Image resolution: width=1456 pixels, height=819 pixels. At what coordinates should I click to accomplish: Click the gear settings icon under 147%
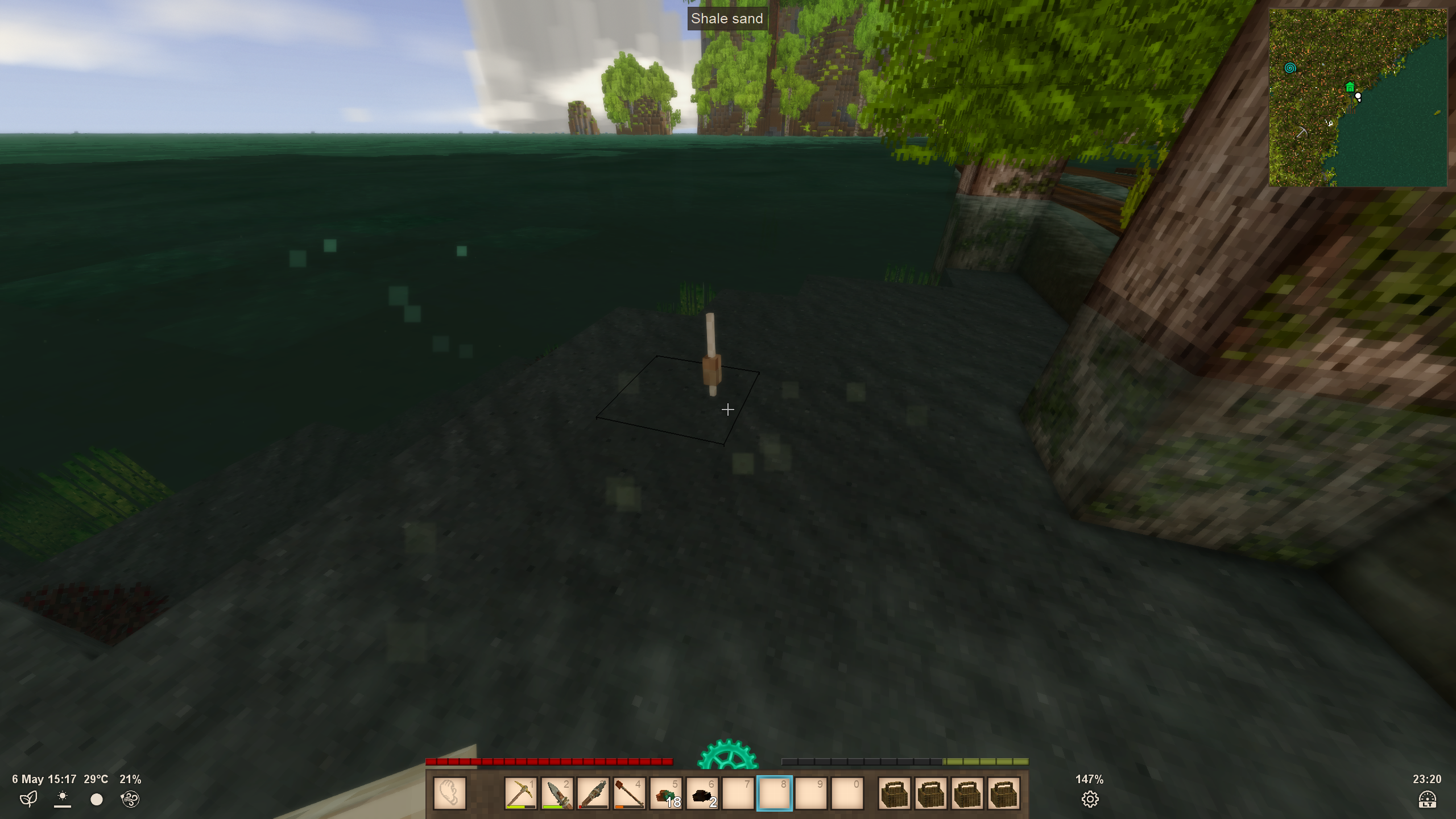[1090, 800]
